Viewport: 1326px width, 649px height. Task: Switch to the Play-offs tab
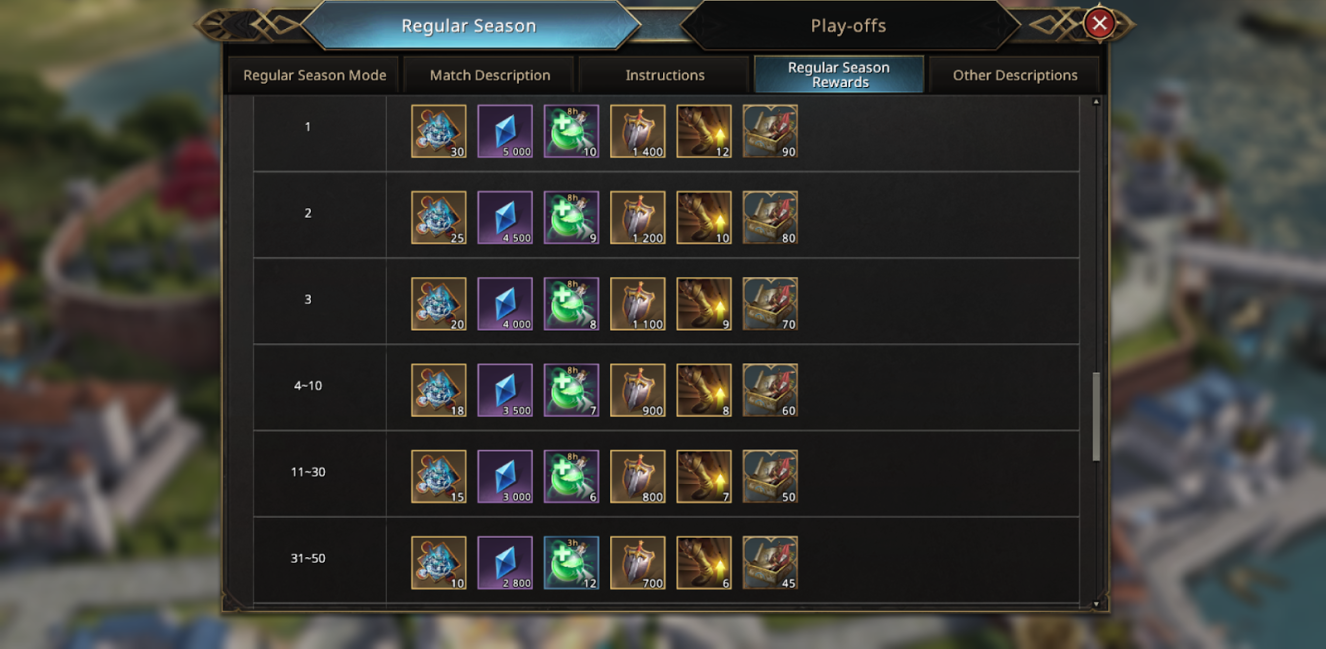[848, 26]
